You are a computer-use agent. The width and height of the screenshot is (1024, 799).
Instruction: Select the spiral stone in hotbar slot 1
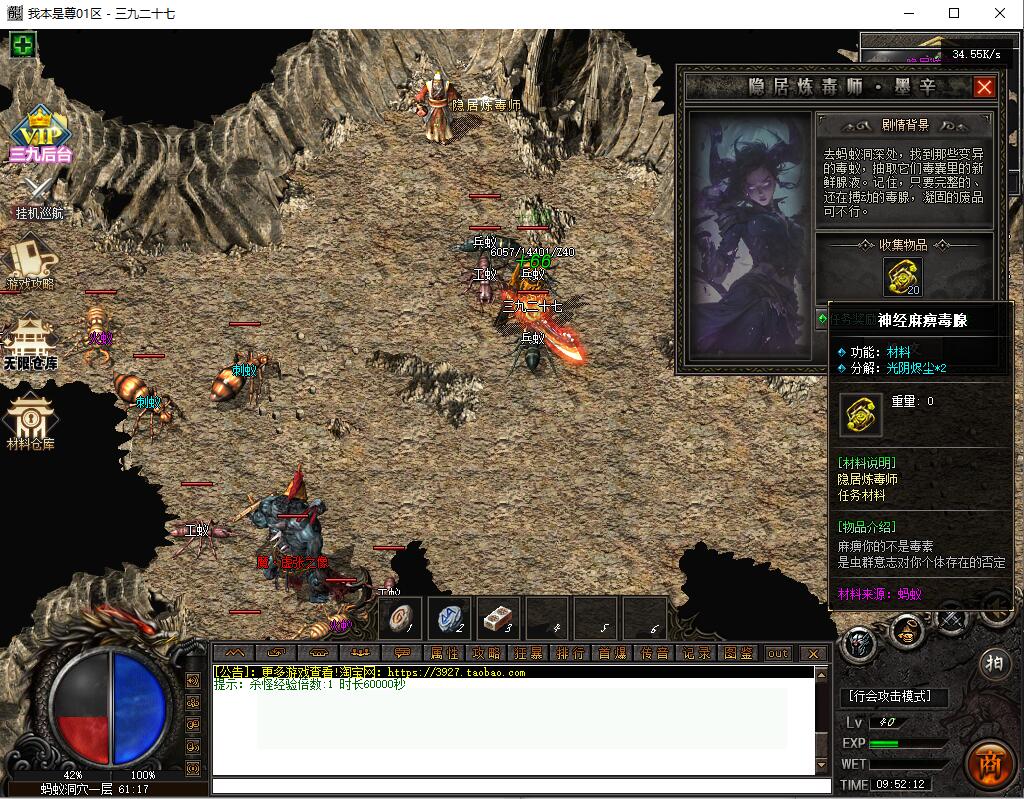pyautogui.click(x=399, y=619)
